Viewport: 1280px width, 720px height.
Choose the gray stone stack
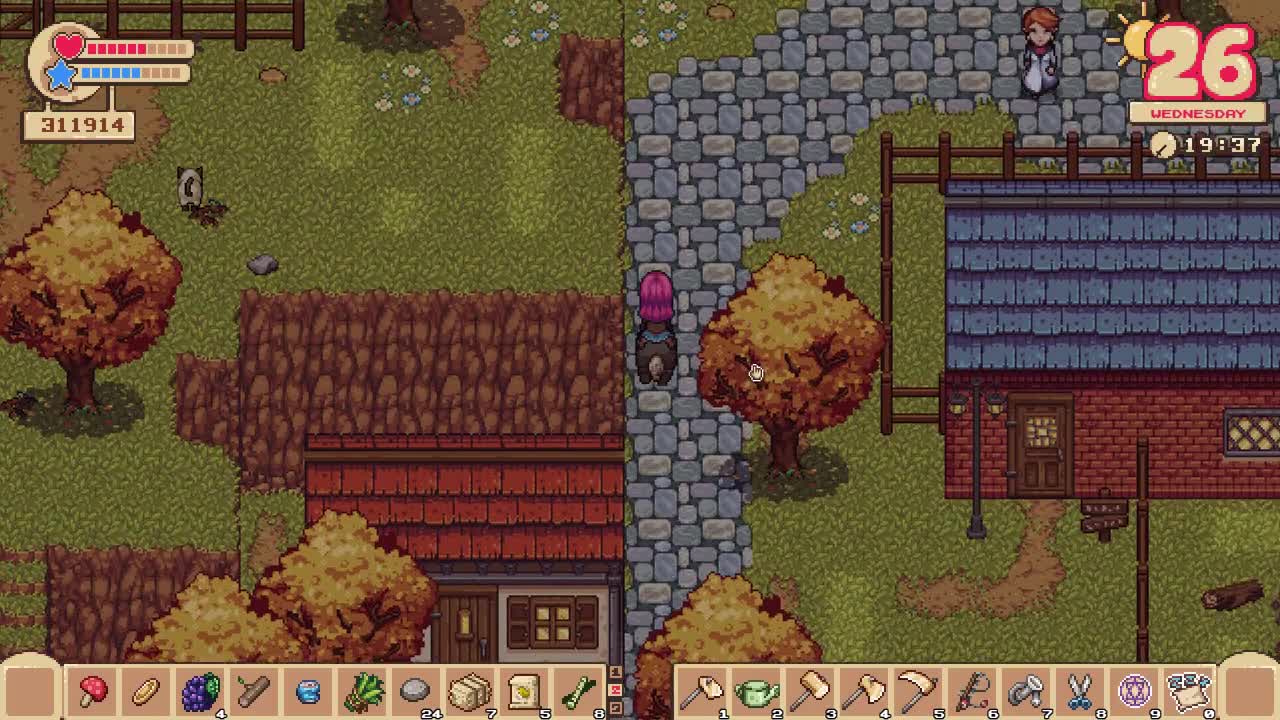415,690
